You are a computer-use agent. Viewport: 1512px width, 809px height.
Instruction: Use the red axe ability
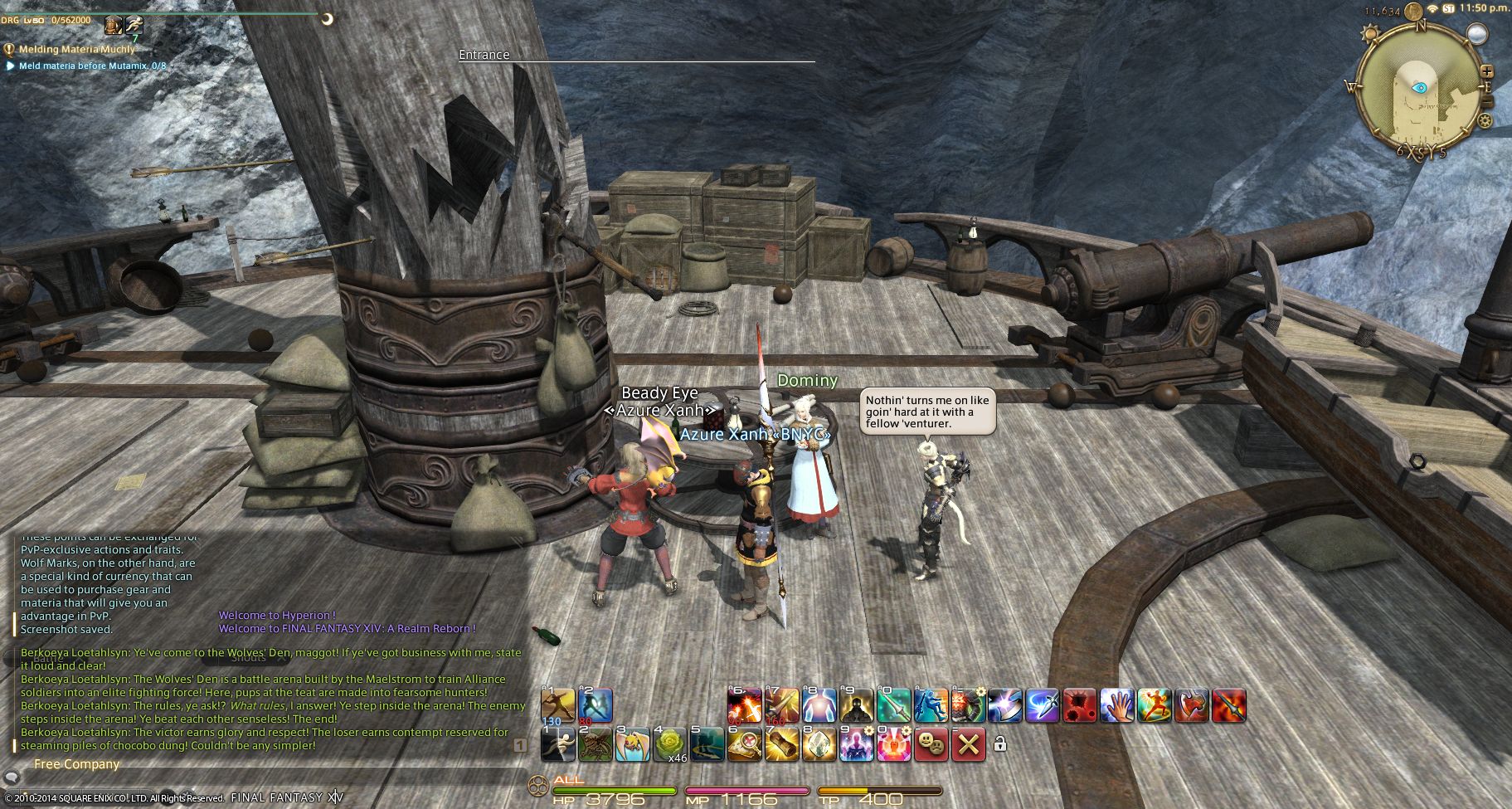(1192, 705)
